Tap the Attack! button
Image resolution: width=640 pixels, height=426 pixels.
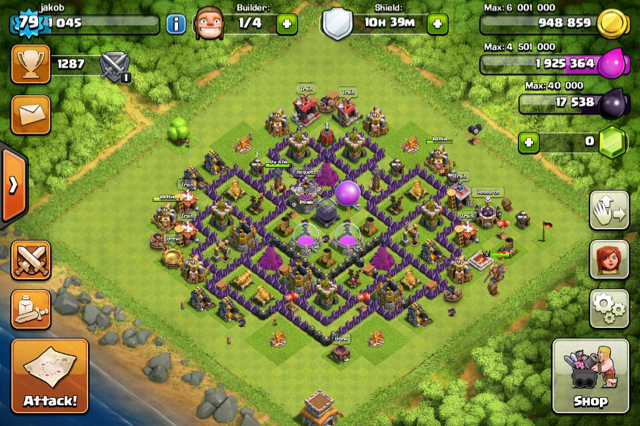click(x=50, y=376)
